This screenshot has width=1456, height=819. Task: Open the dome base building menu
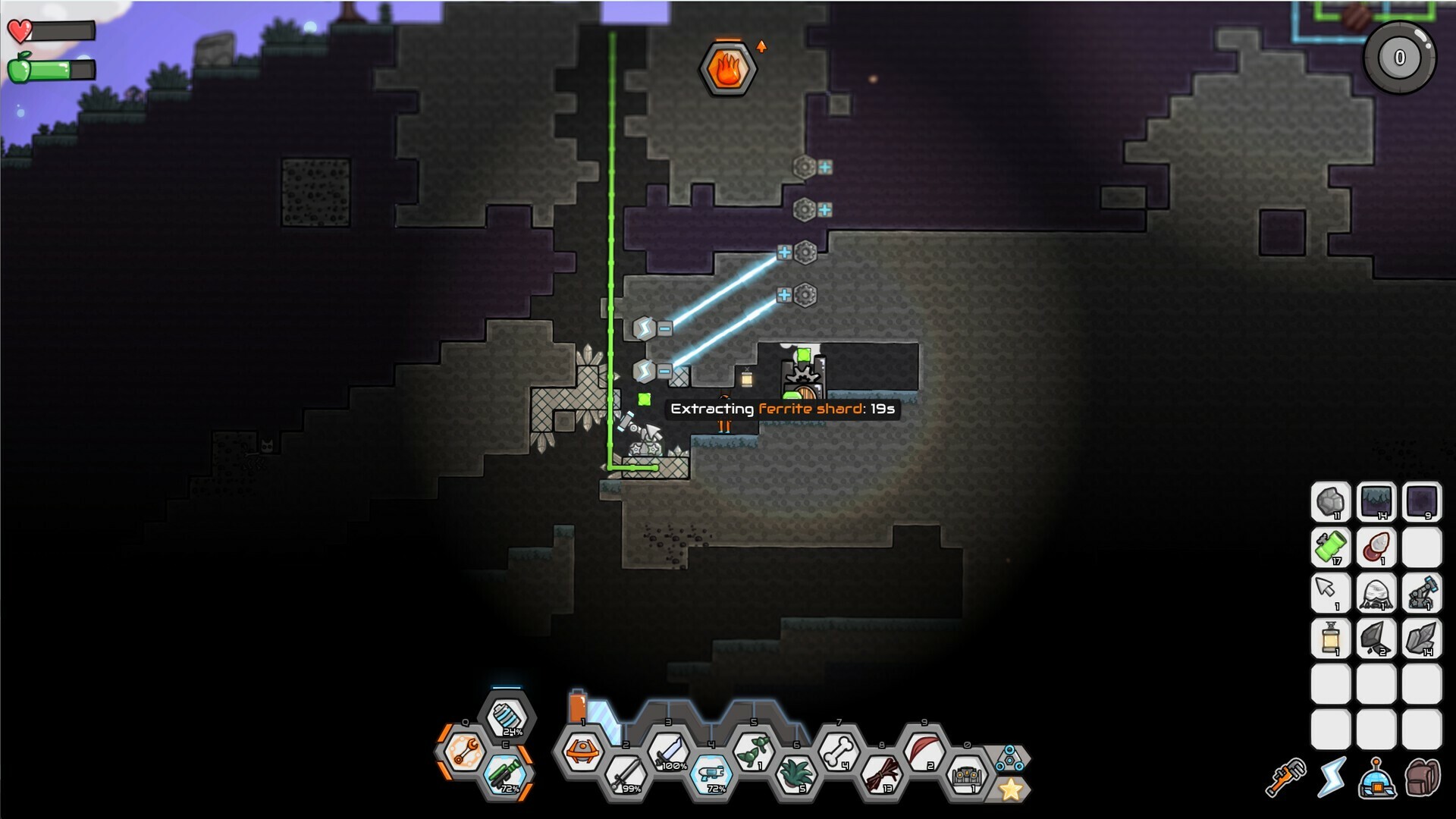1377,778
